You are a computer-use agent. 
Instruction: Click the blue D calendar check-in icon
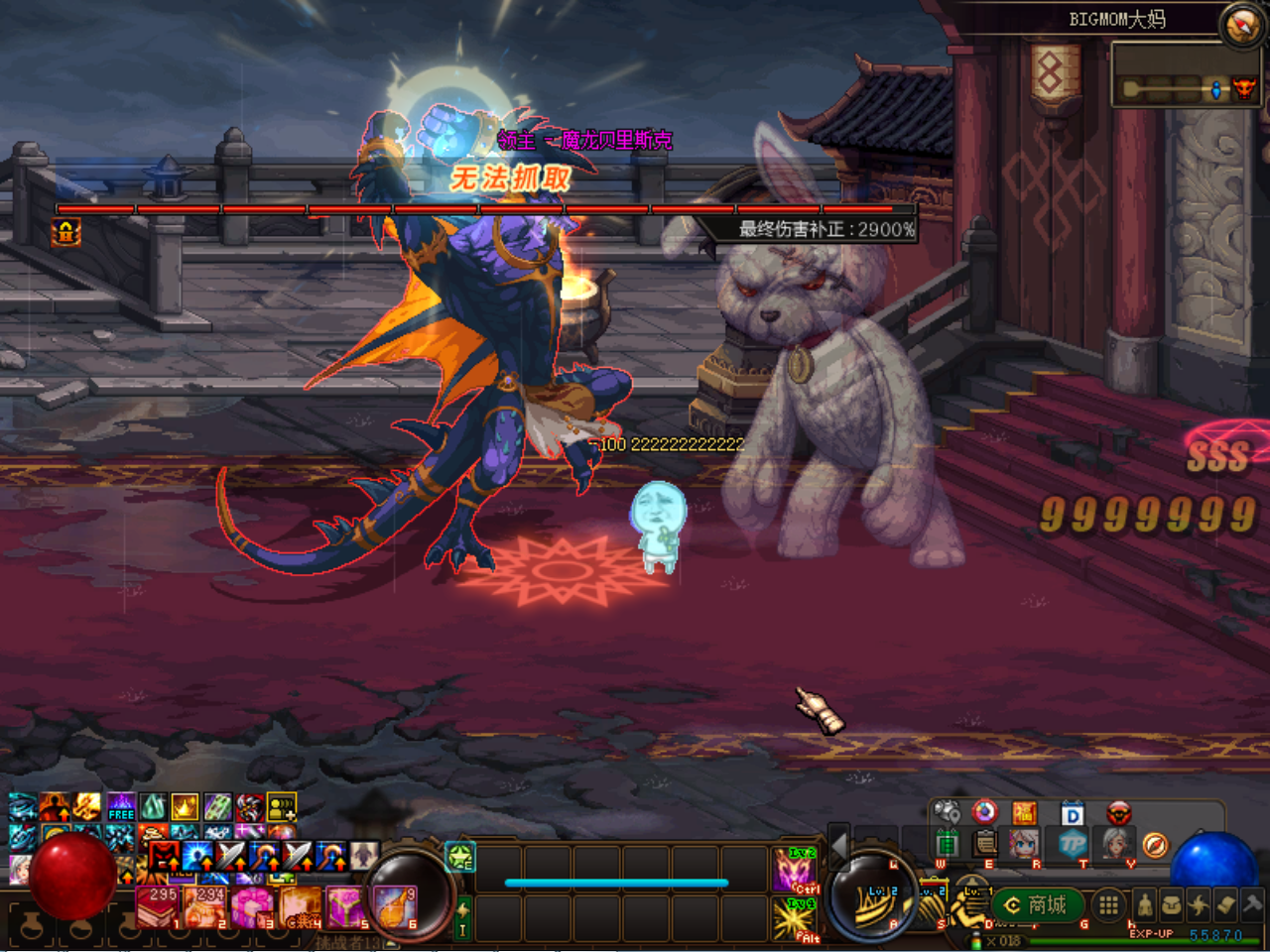click(x=1072, y=813)
